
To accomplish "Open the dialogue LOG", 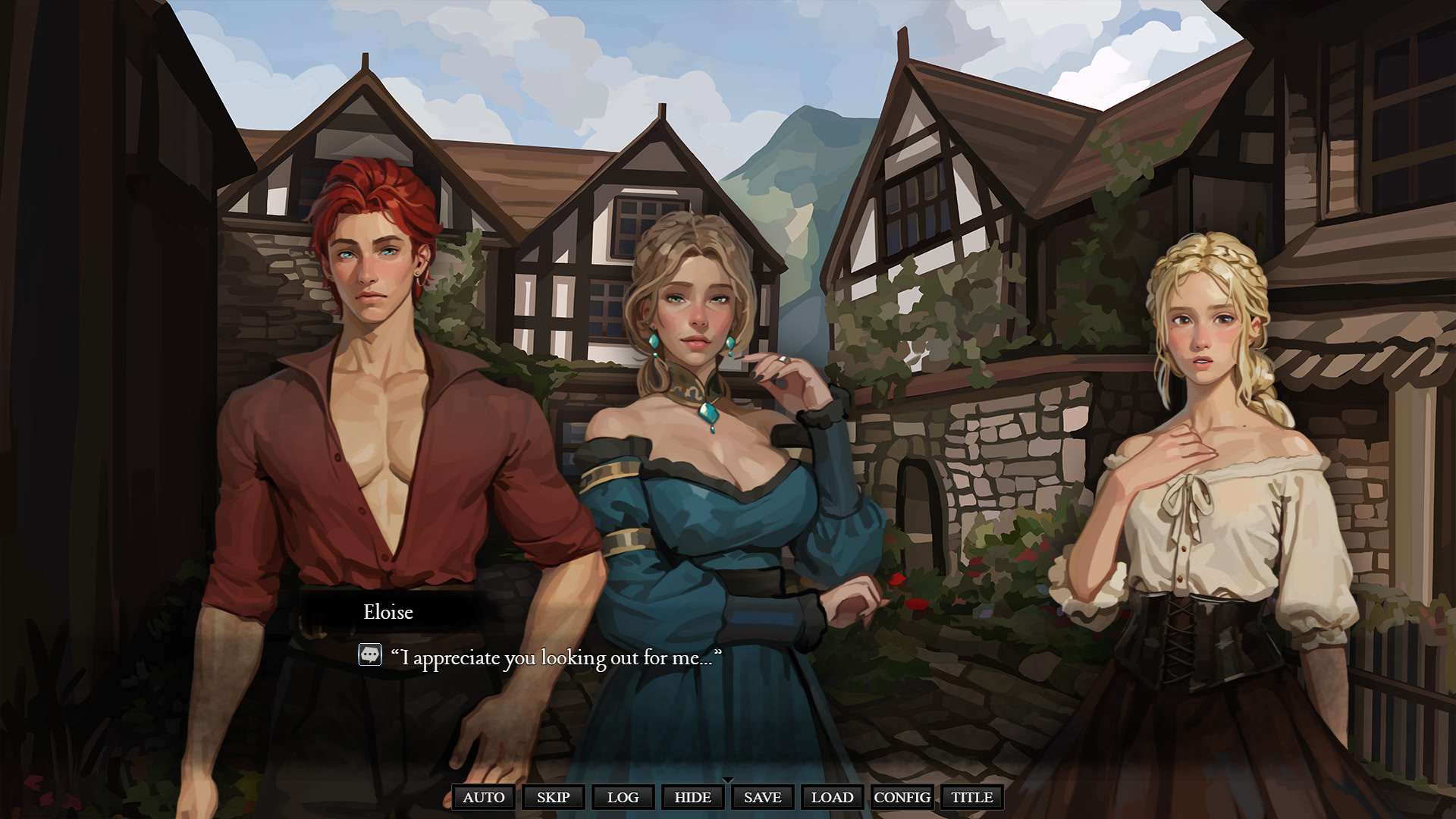I will [x=623, y=797].
